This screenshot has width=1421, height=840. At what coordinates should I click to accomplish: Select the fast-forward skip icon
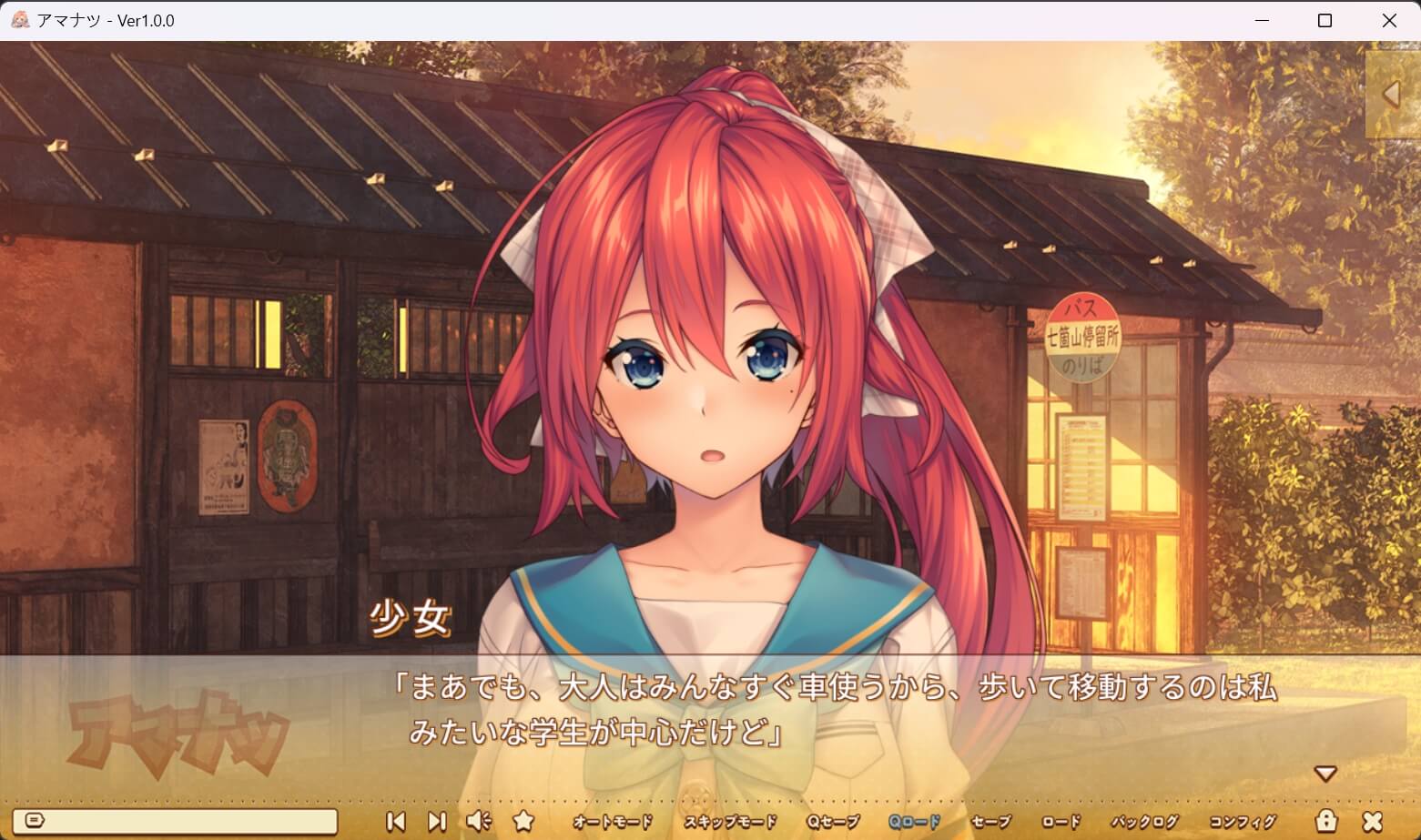click(x=437, y=820)
